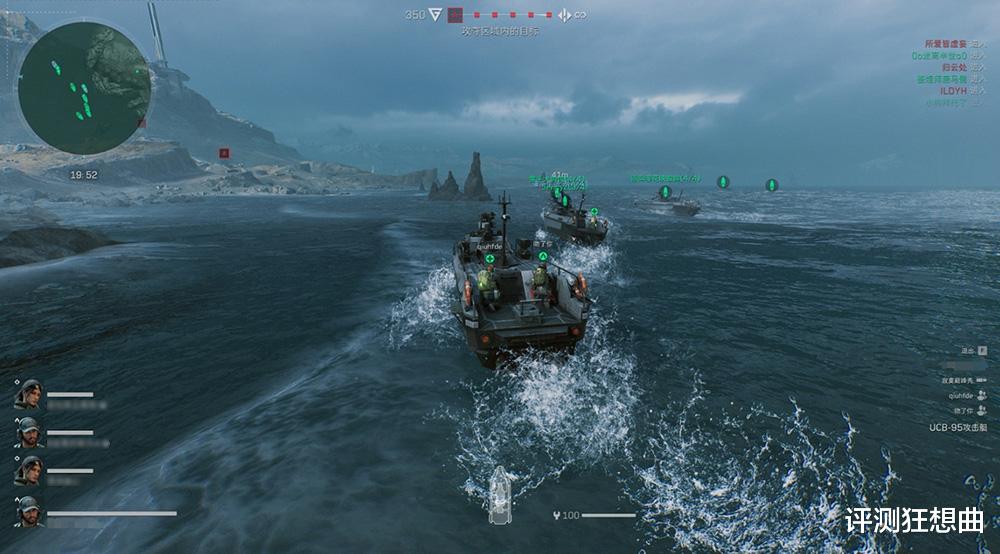Open the circular minimap

click(84, 88)
